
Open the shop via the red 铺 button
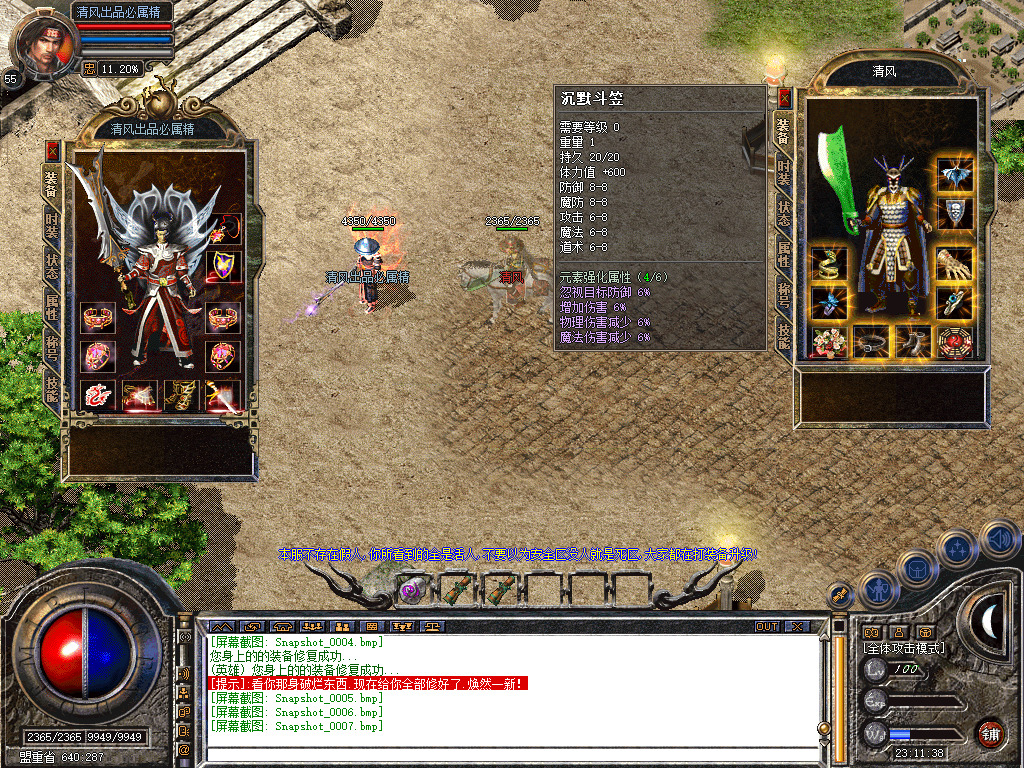tap(990, 735)
